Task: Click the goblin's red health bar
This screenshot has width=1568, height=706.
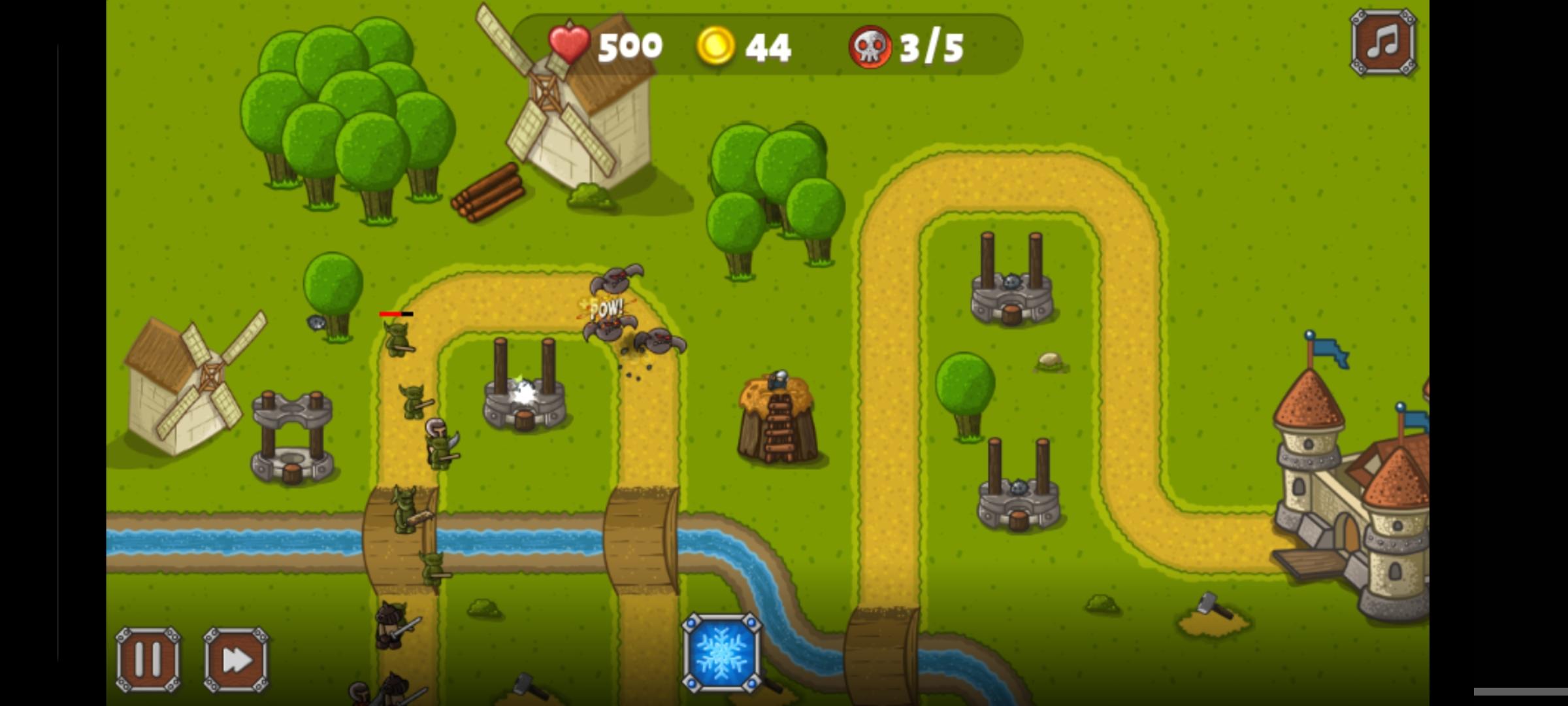Action: pos(395,314)
